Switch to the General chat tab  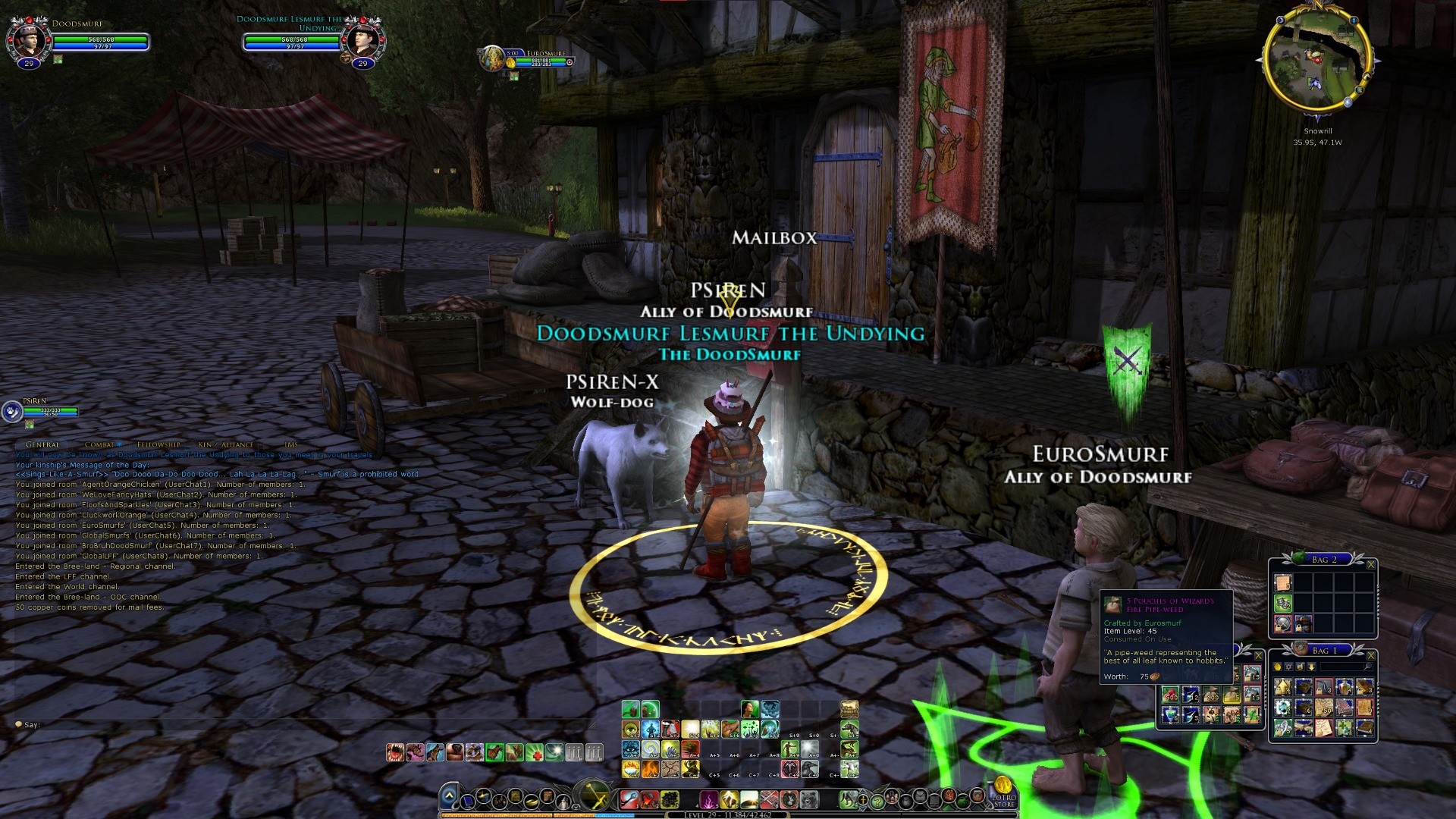42,444
